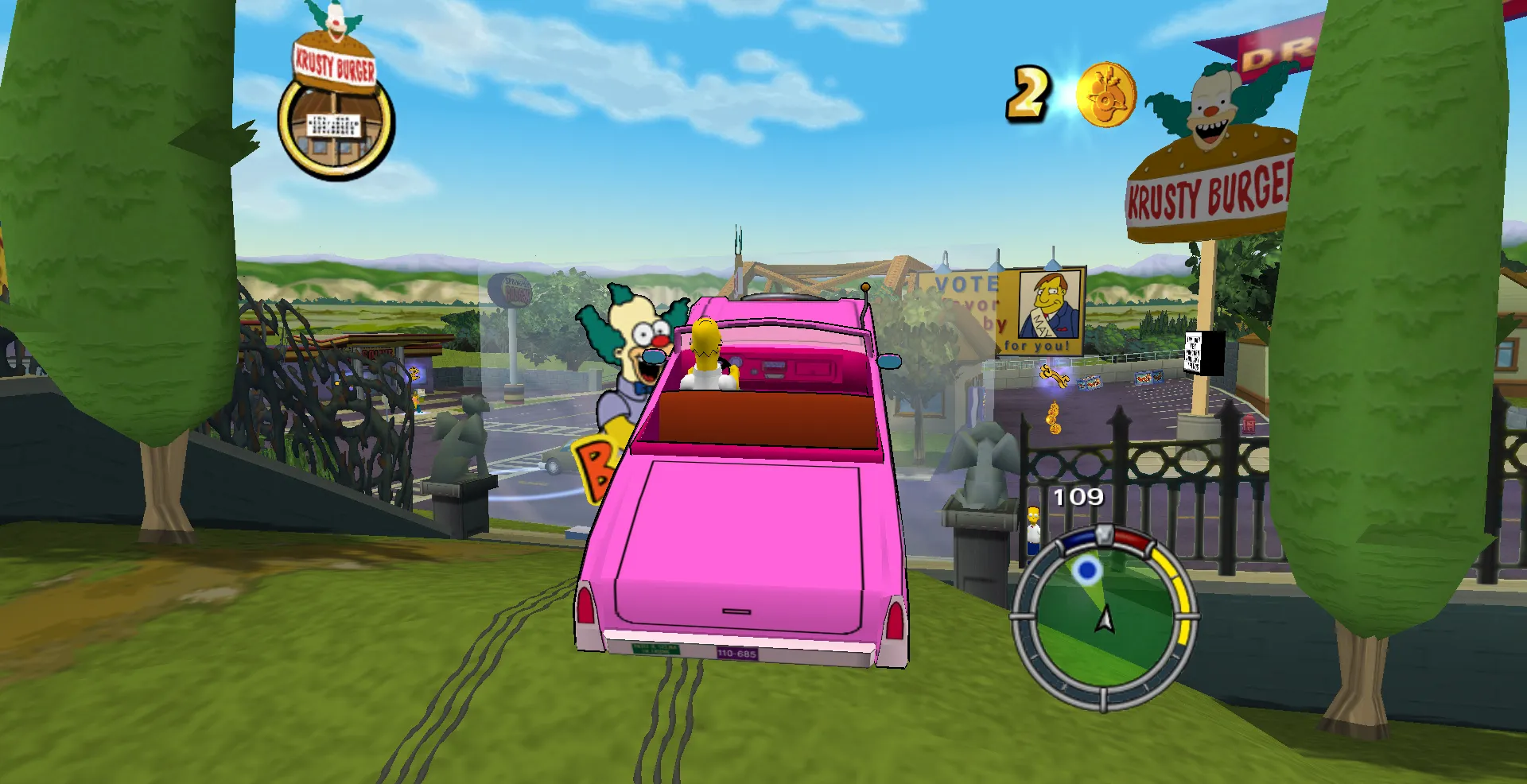Open the VOTE Quimby billboard
The height and width of the screenshot is (784, 1527).
(998, 310)
